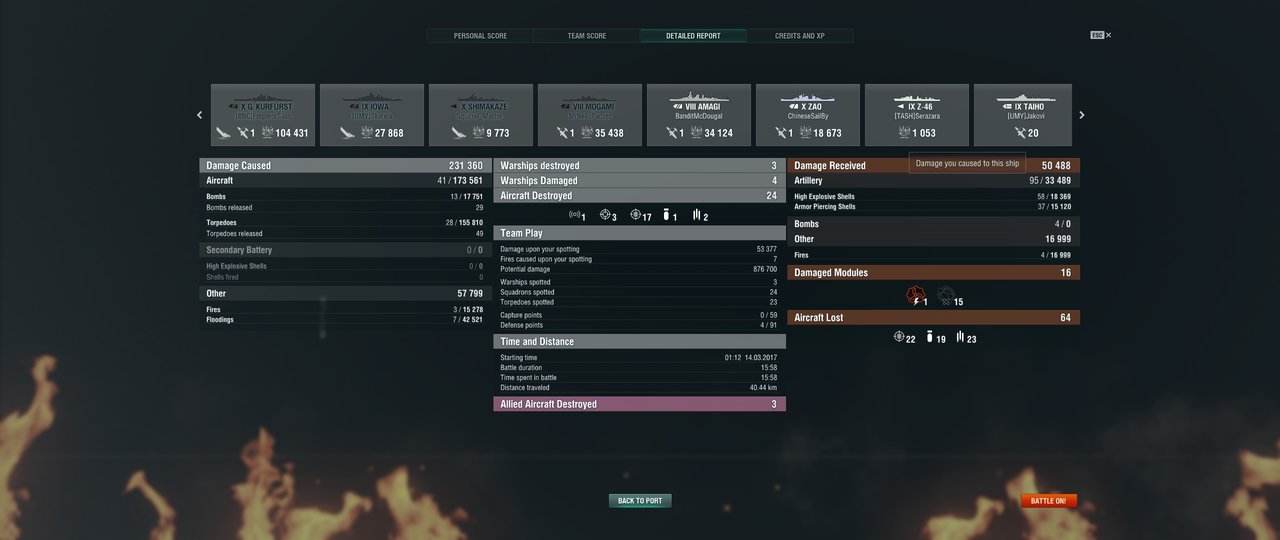The width and height of the screenshot is (1280, 540).
Task: Select the G. Kurfürst ship card
Action: coord(263,115)
